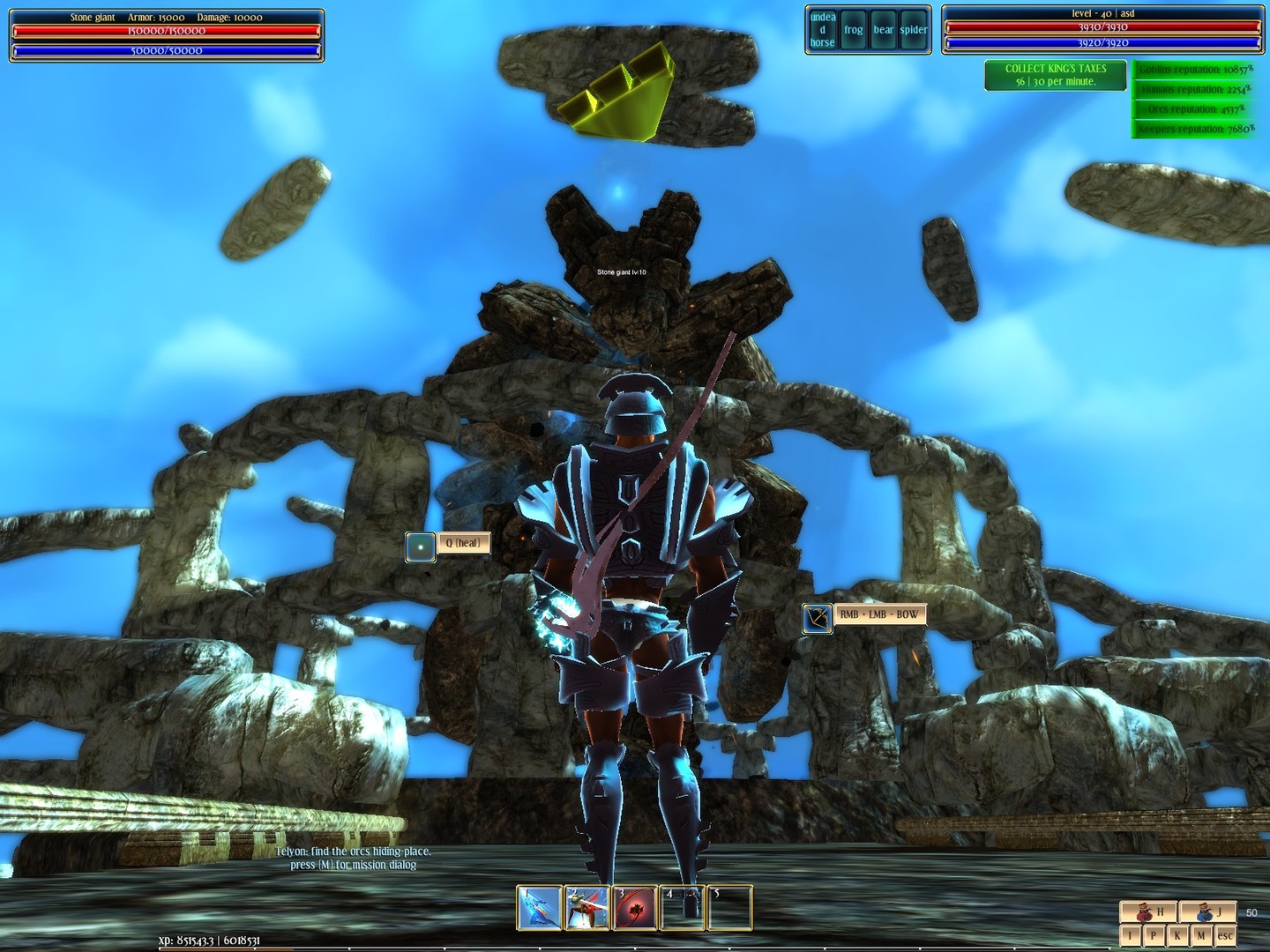
Task: Open the game menu with the esc button
Action: [x=1226, y=935]
